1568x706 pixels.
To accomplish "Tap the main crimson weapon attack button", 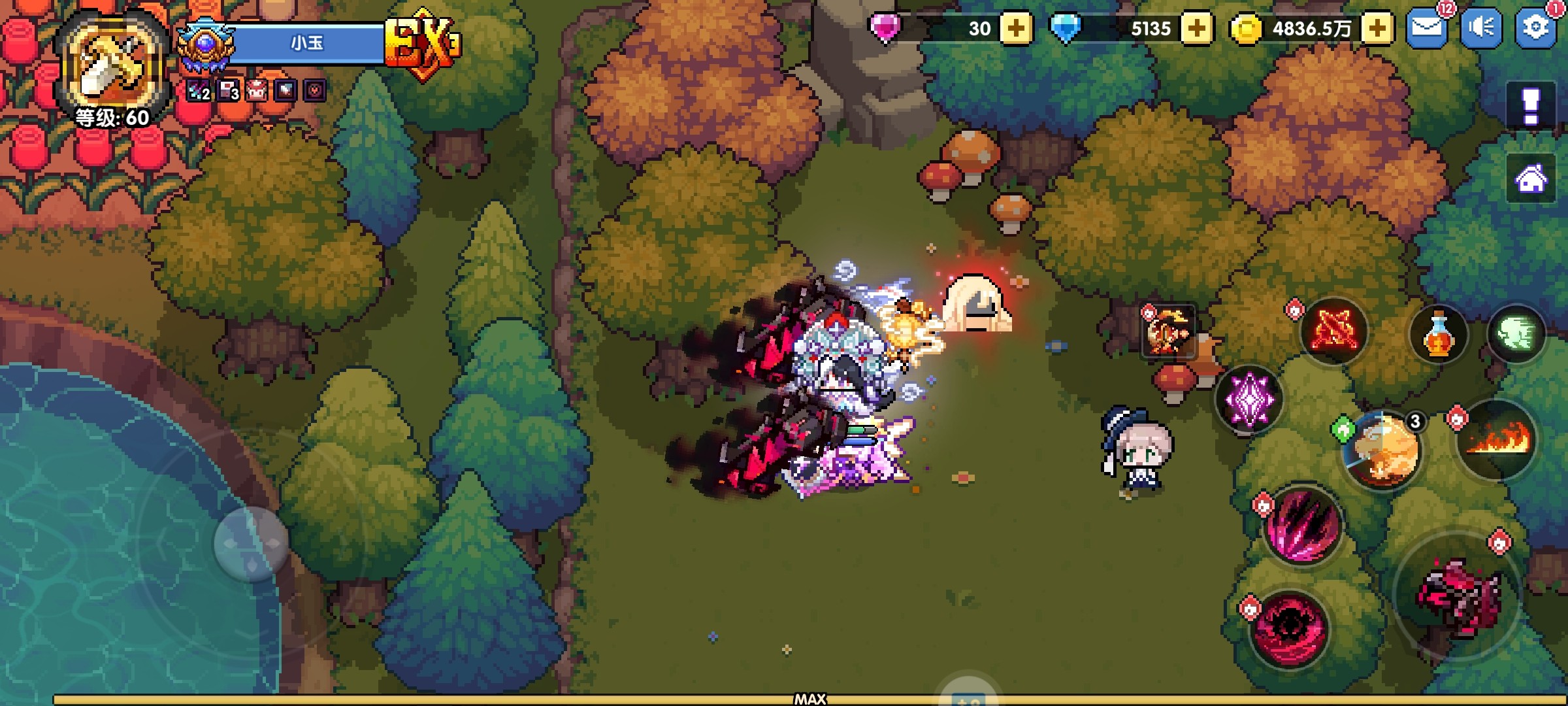I will 1458,596.
